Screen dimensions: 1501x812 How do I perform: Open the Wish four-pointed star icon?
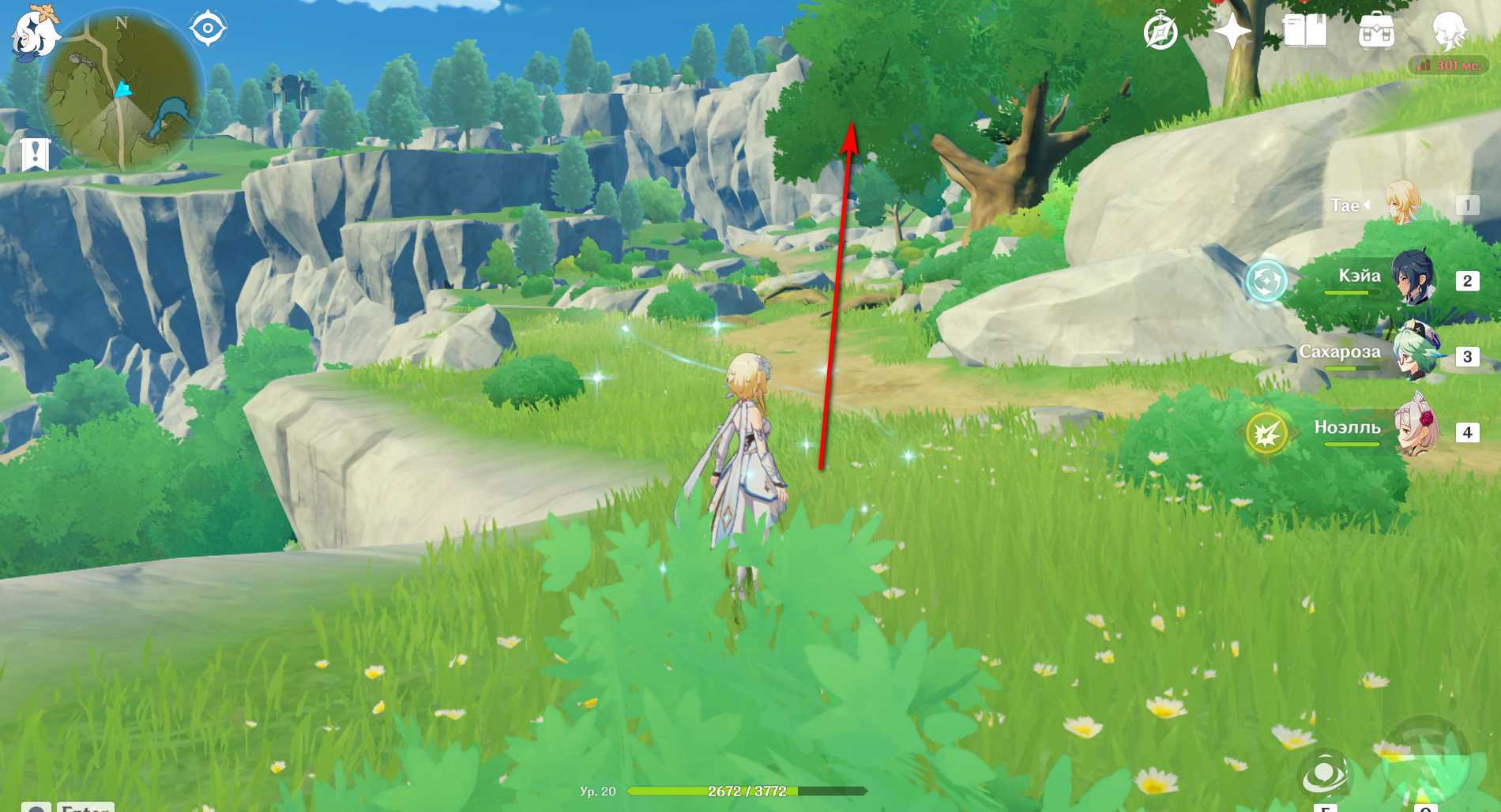click(x=1231, y=32)
